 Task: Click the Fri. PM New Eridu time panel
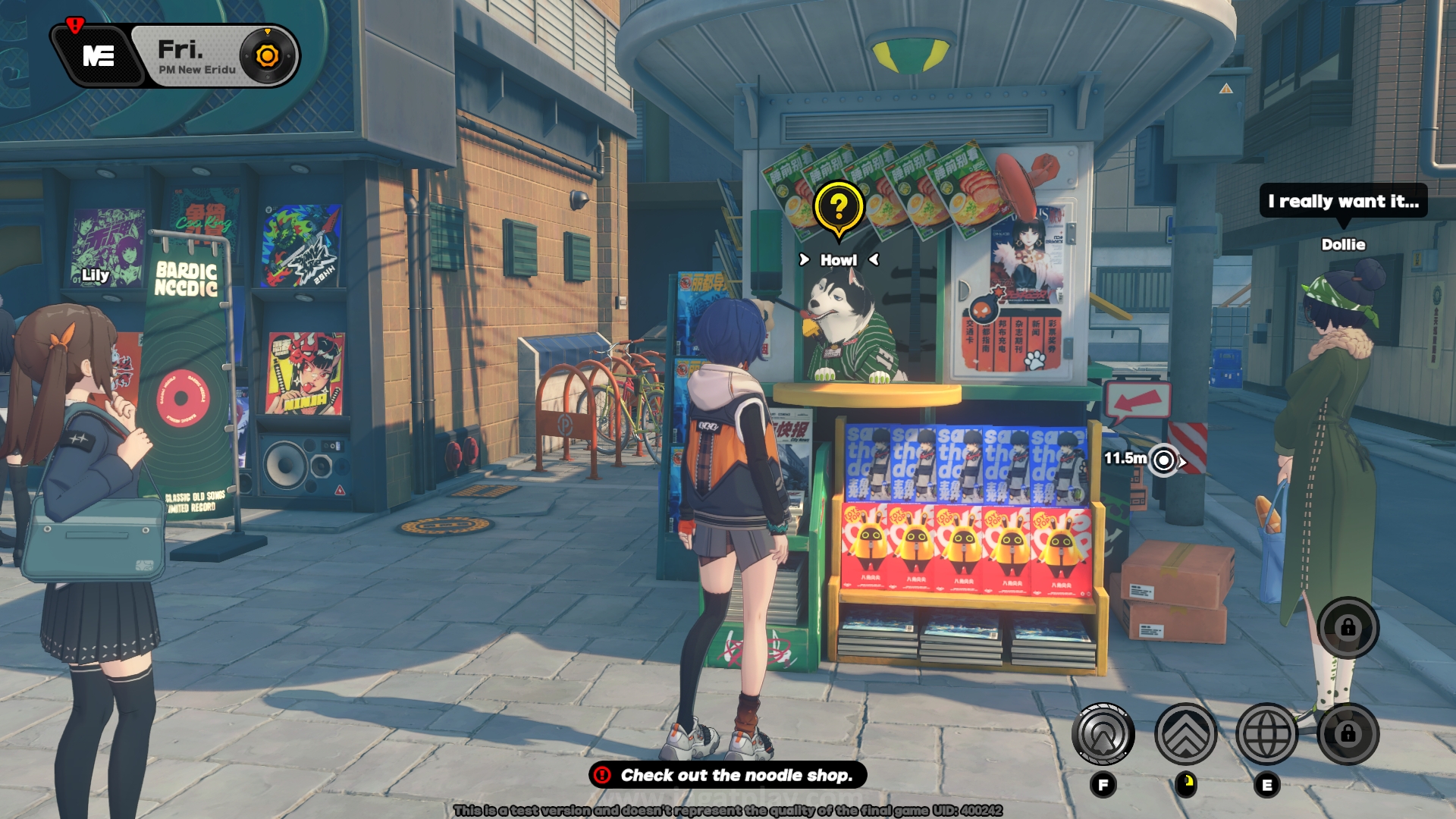click(x=196, y=57)
